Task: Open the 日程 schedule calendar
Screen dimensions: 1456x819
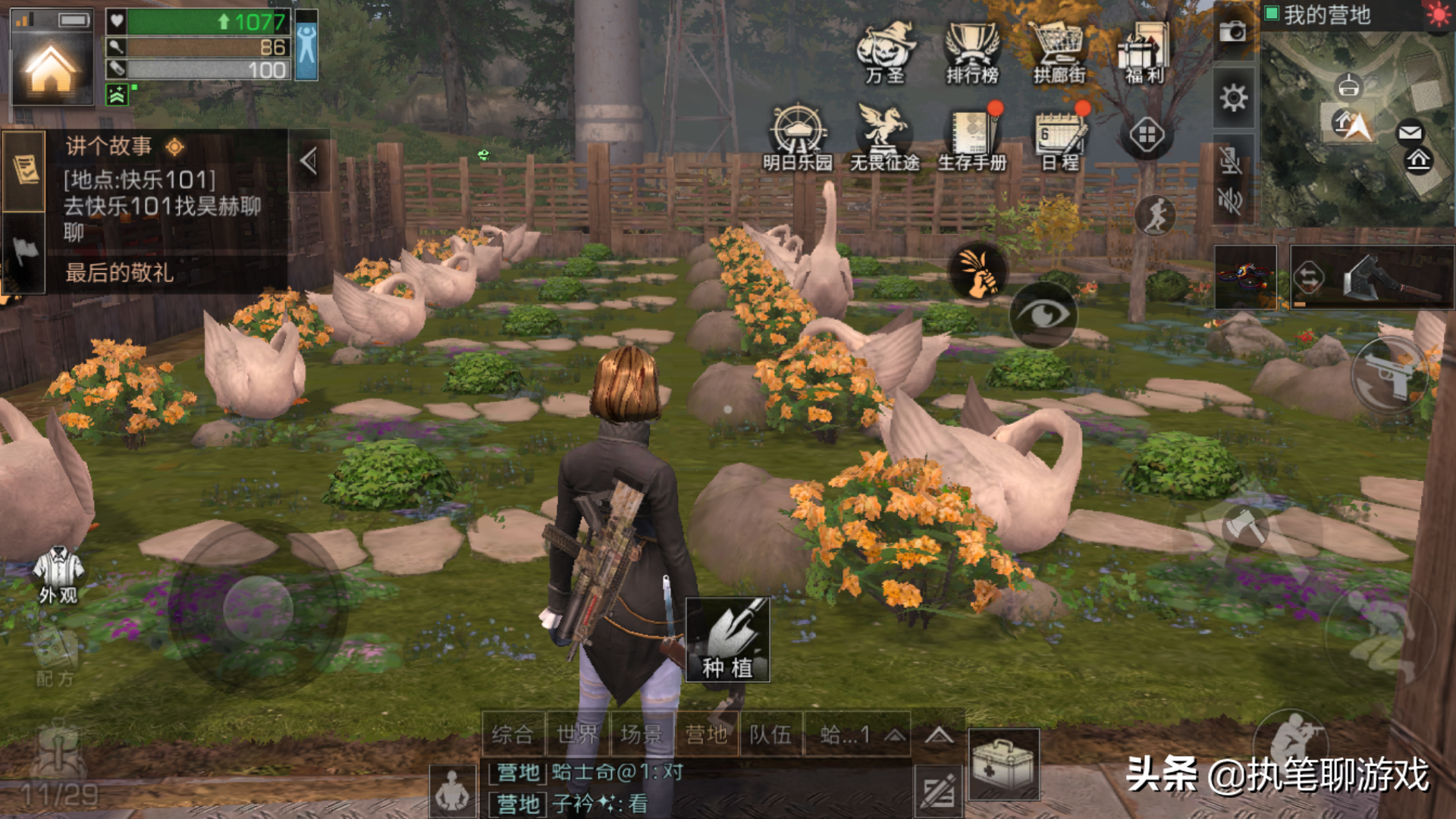Action: coord(1060,138)
